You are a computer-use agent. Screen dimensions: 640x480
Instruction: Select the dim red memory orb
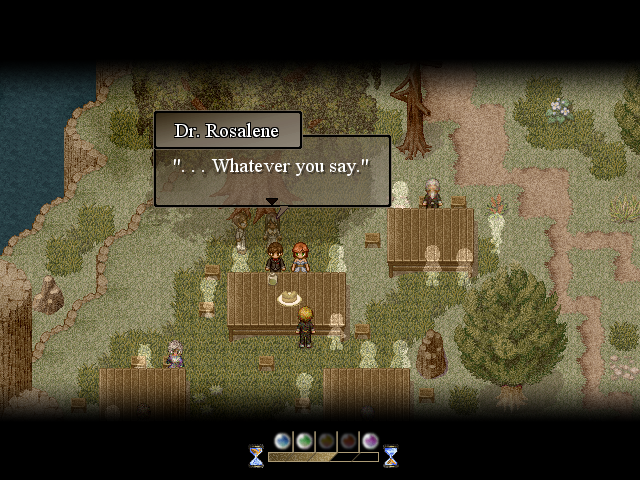click(x=348, y=441)
